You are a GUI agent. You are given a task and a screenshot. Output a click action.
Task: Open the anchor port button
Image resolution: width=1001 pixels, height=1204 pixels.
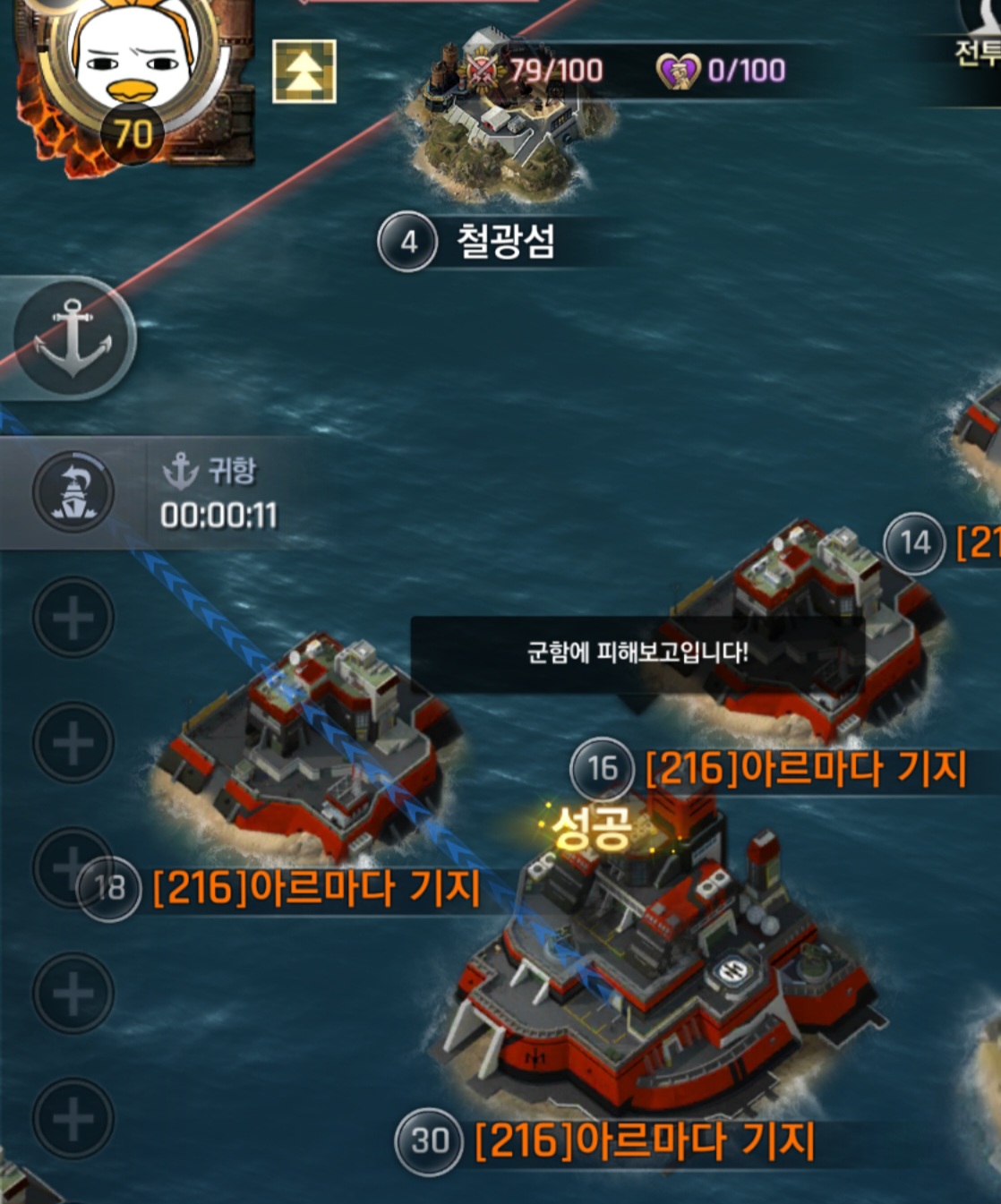click(73, 338)
